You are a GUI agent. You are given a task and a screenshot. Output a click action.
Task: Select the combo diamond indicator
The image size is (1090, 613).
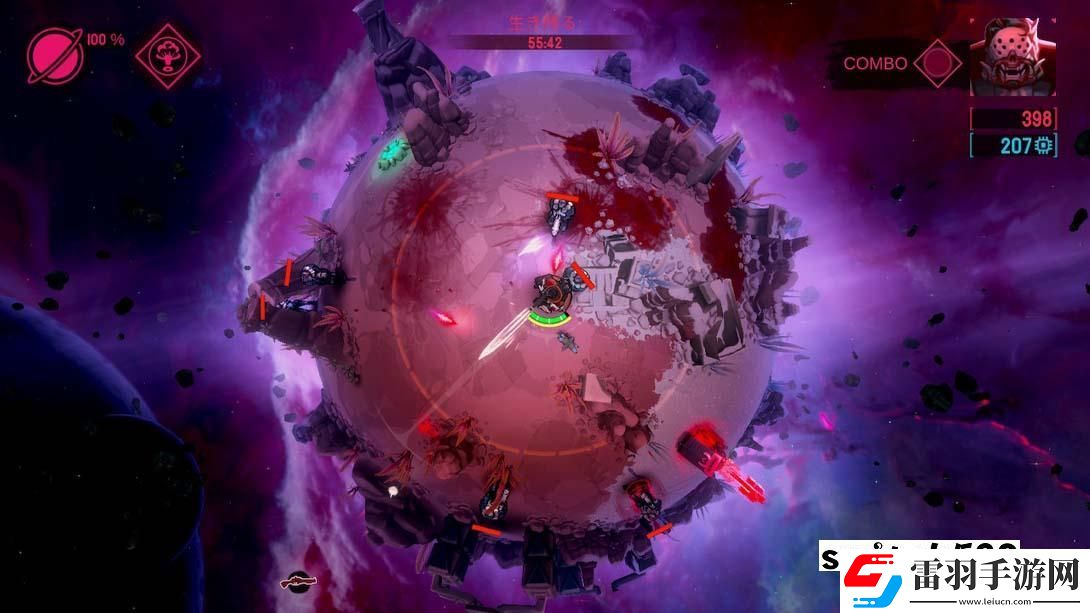click(937, 63)
